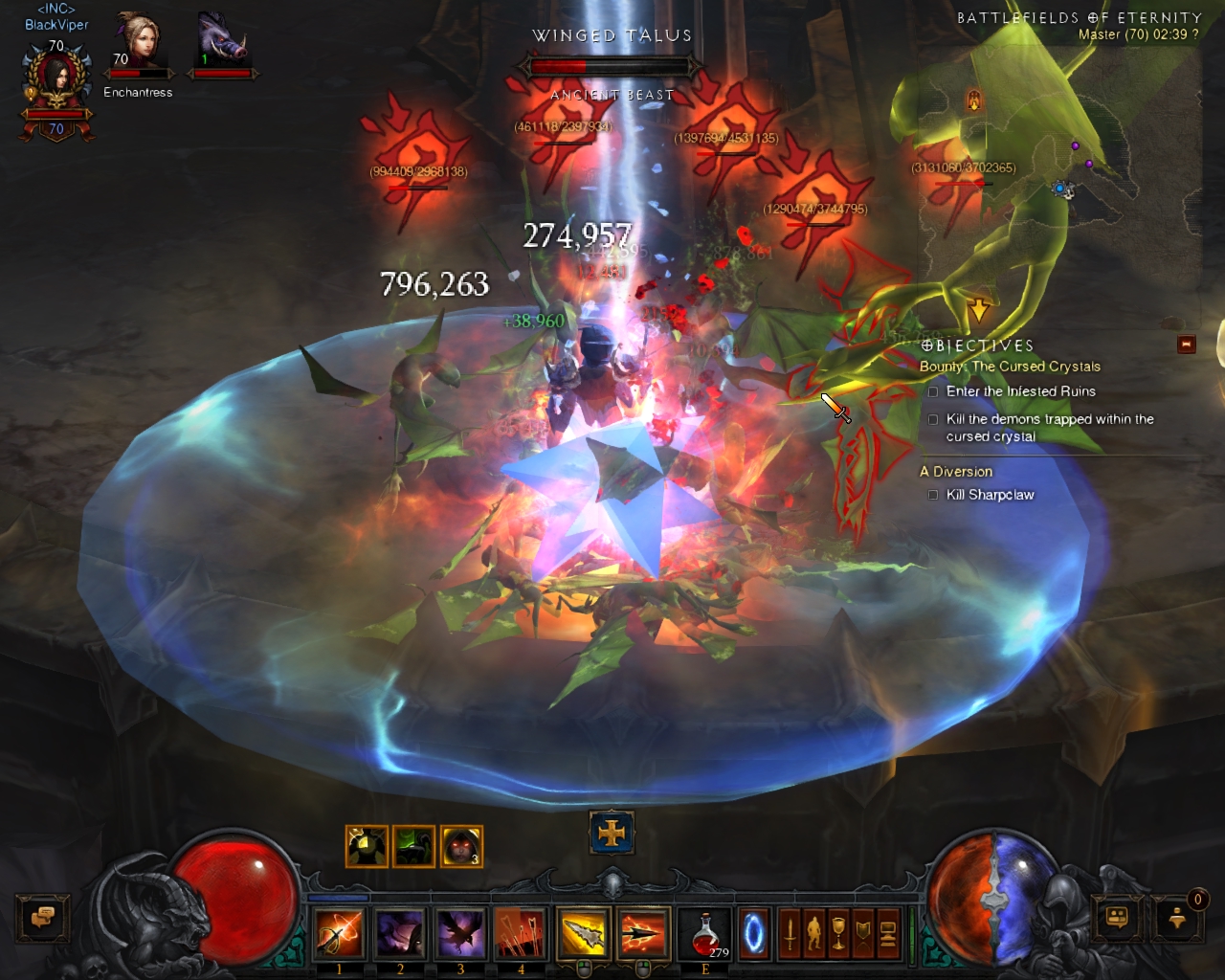The width and height of the screenshot is (1225, 980).
Task: Open the character inventory figure button
Action: pyautogui.click(x=814, y=934)
